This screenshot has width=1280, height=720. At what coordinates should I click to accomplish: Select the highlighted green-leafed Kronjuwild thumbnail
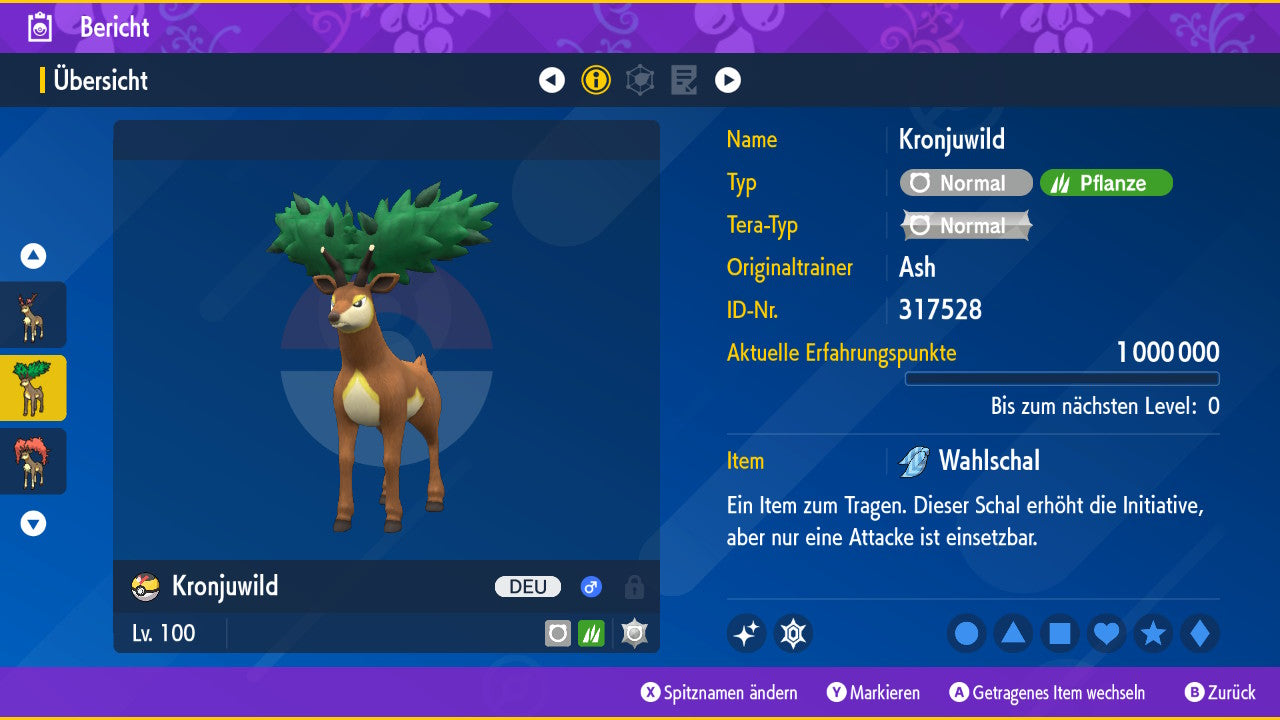click(33, 388)
